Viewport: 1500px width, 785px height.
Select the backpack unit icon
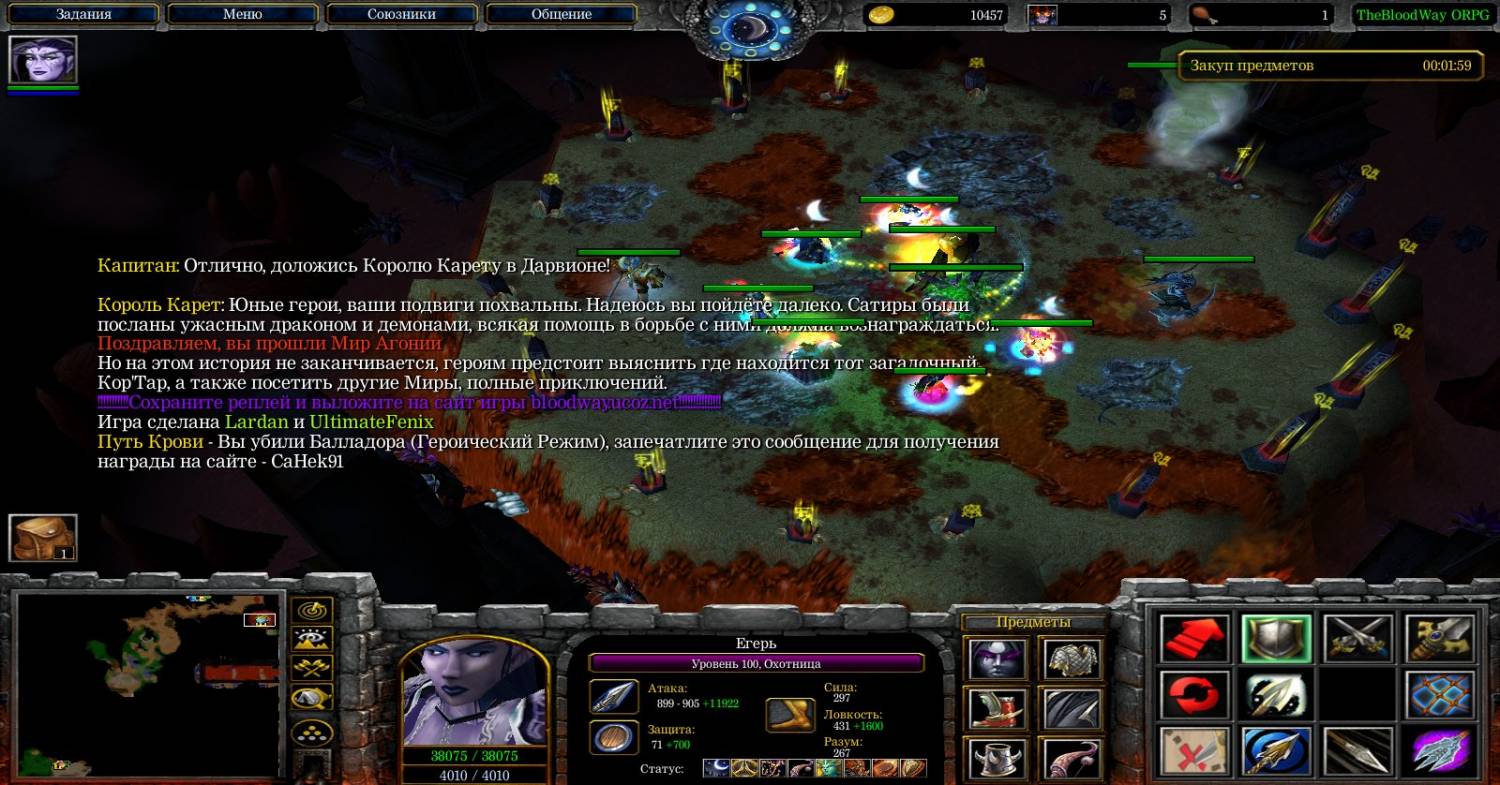(43, 538)
